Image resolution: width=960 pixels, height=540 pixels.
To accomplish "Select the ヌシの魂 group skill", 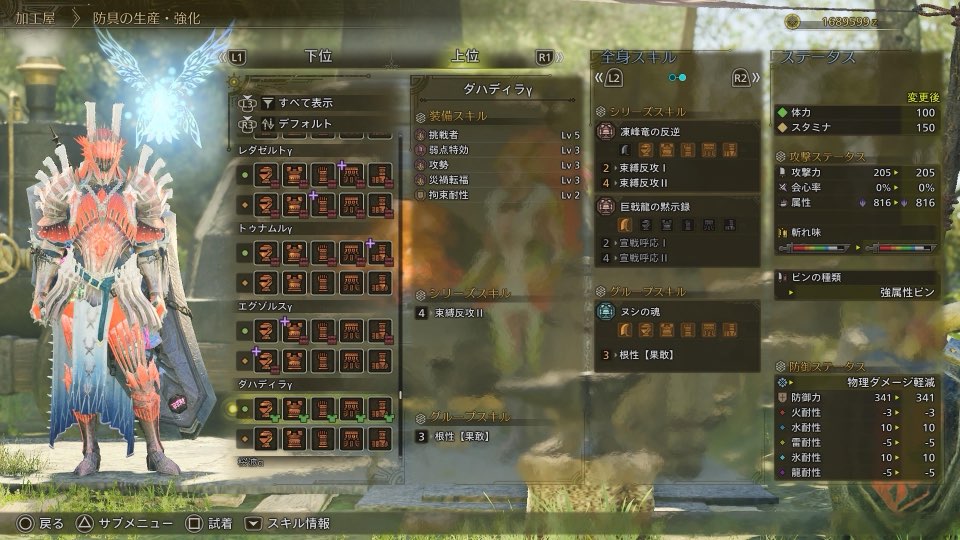I will pyautogui.click(x=677, y=311).
